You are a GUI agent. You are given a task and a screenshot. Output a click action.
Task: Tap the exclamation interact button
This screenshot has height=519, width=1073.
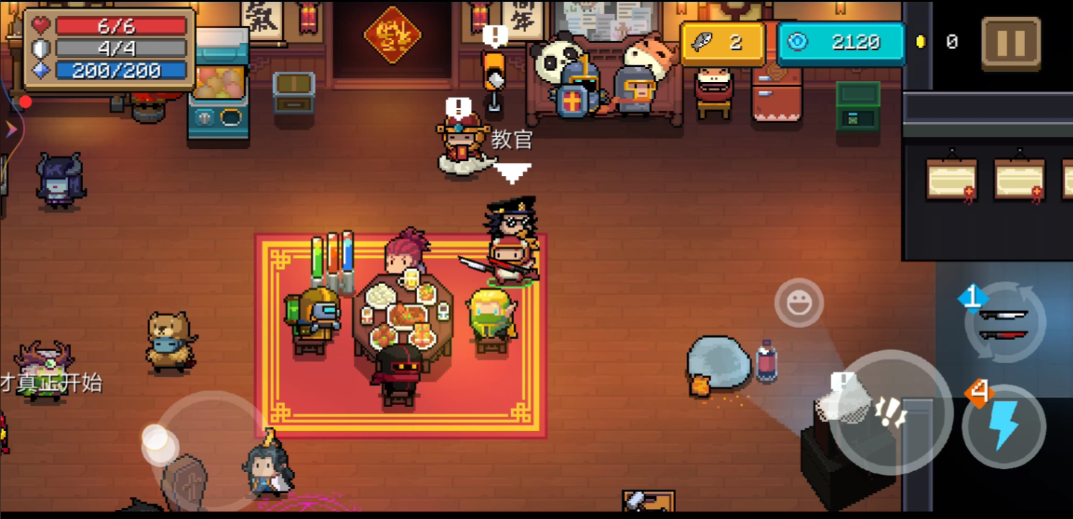tap(889, 412)
